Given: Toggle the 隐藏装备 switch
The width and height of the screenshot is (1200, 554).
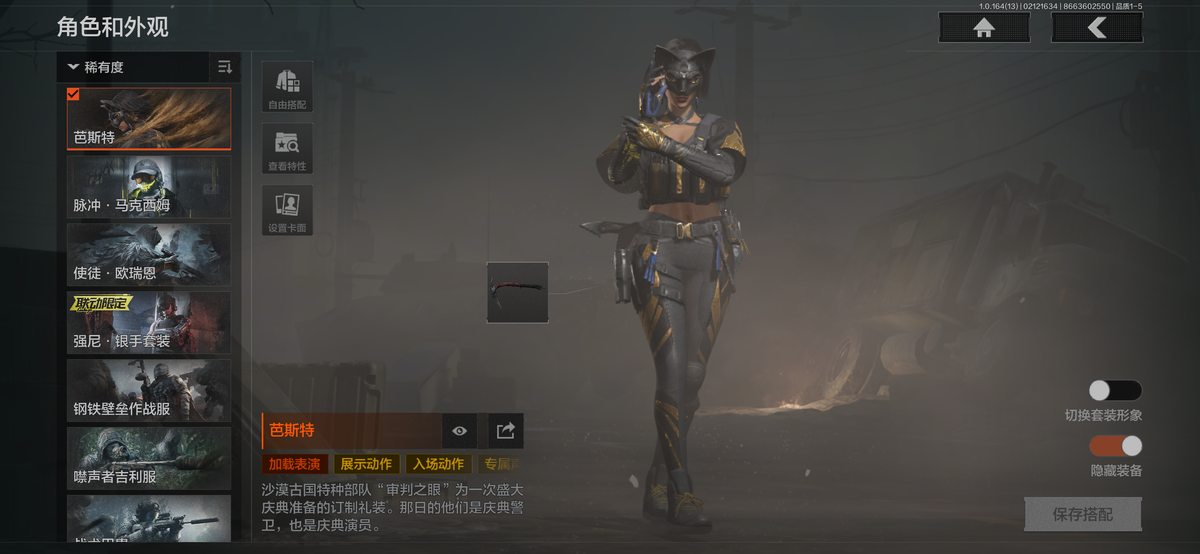Looking at the screenshot, I should tap(1115, 446).
